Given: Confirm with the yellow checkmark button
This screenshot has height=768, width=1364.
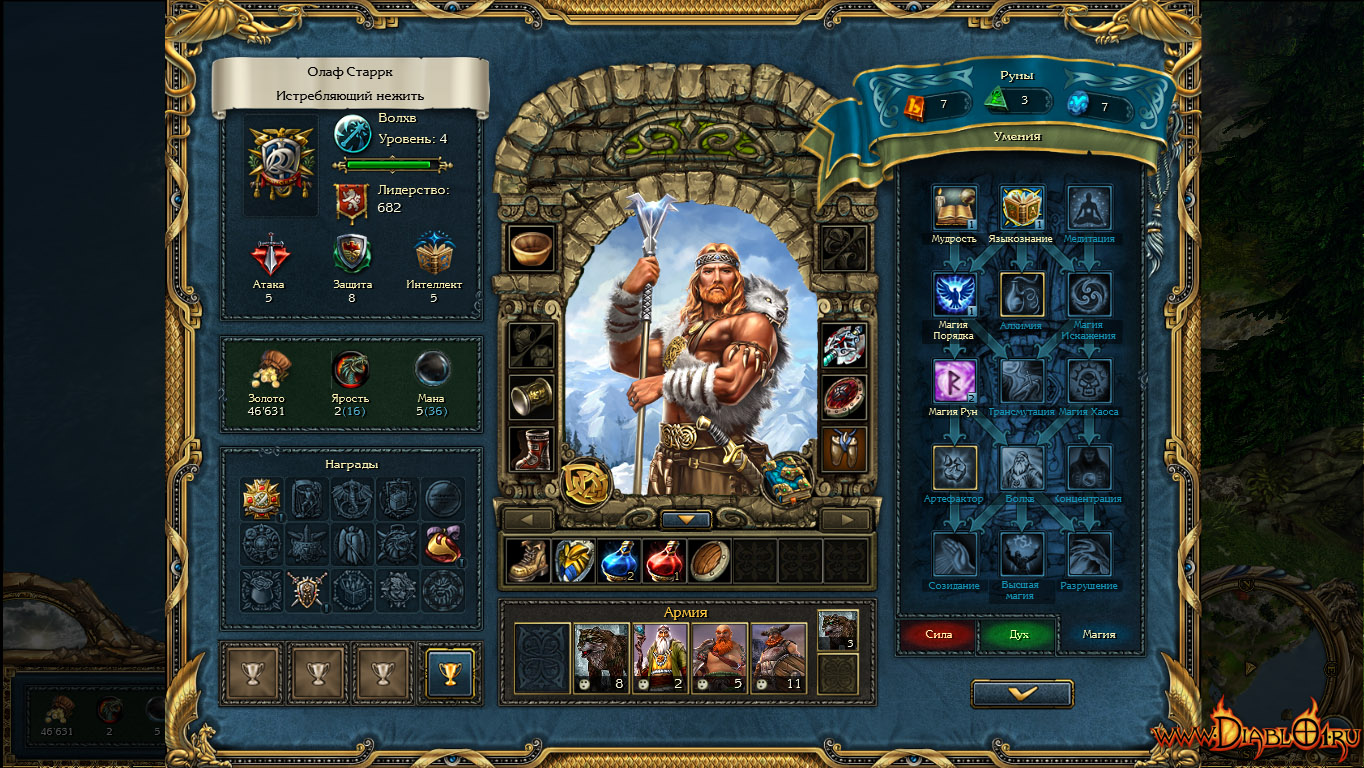Looking at the screenshot, I should point(1022,693).
